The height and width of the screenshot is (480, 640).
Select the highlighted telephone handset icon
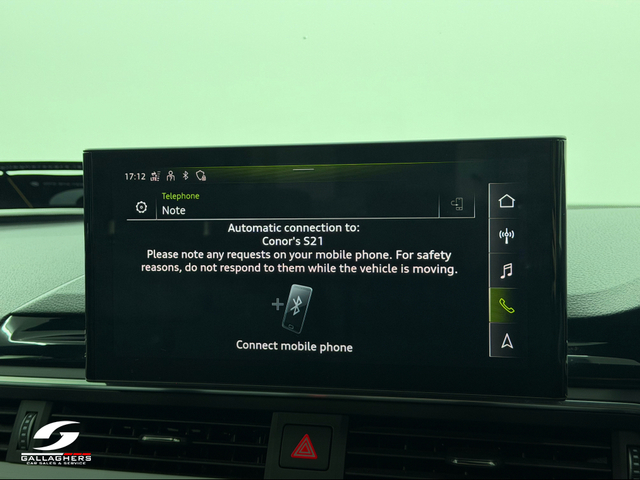[506, 306]
